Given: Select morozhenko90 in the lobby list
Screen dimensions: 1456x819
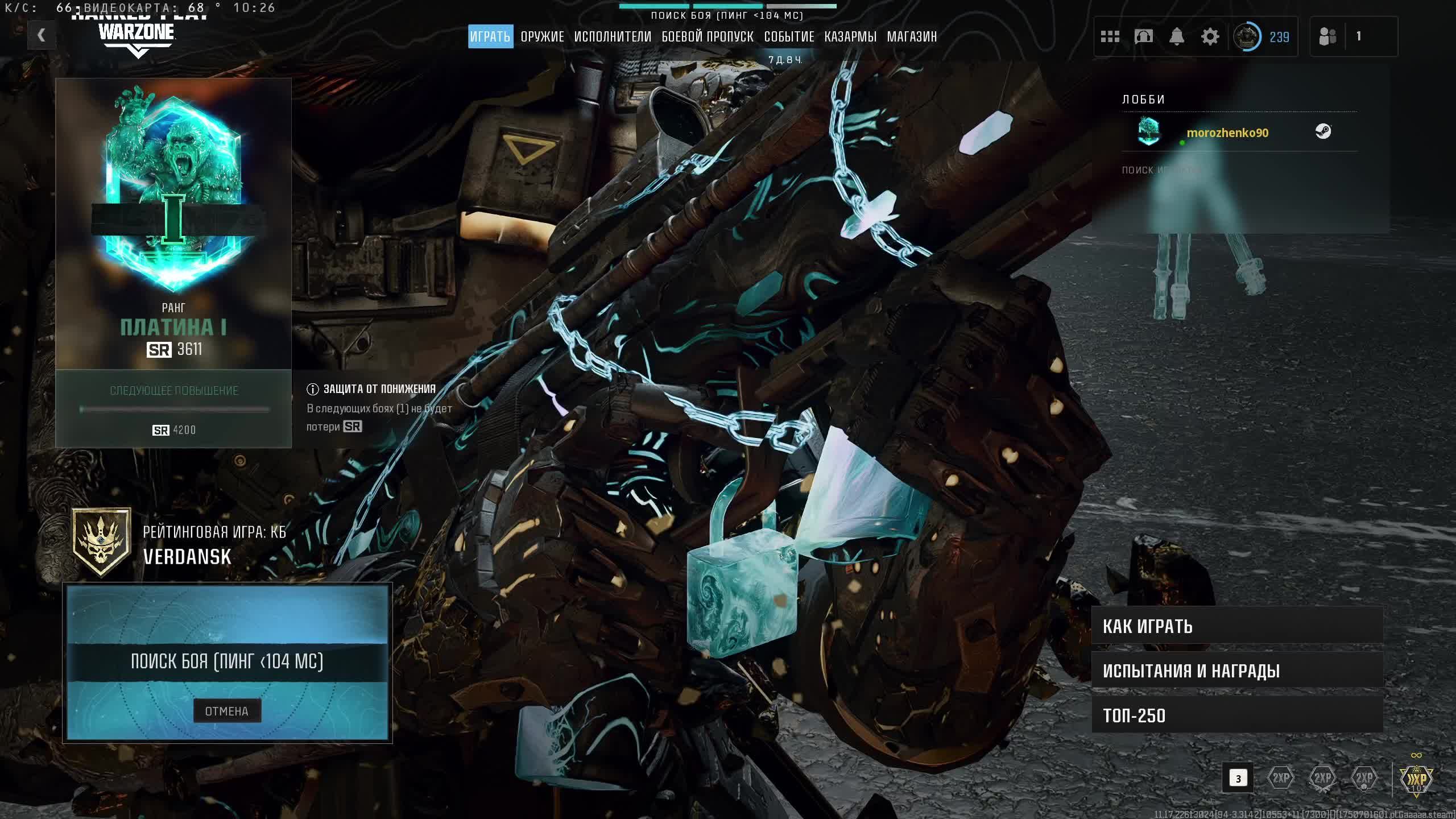Looking at the screenshot, I should (1227, 133).
